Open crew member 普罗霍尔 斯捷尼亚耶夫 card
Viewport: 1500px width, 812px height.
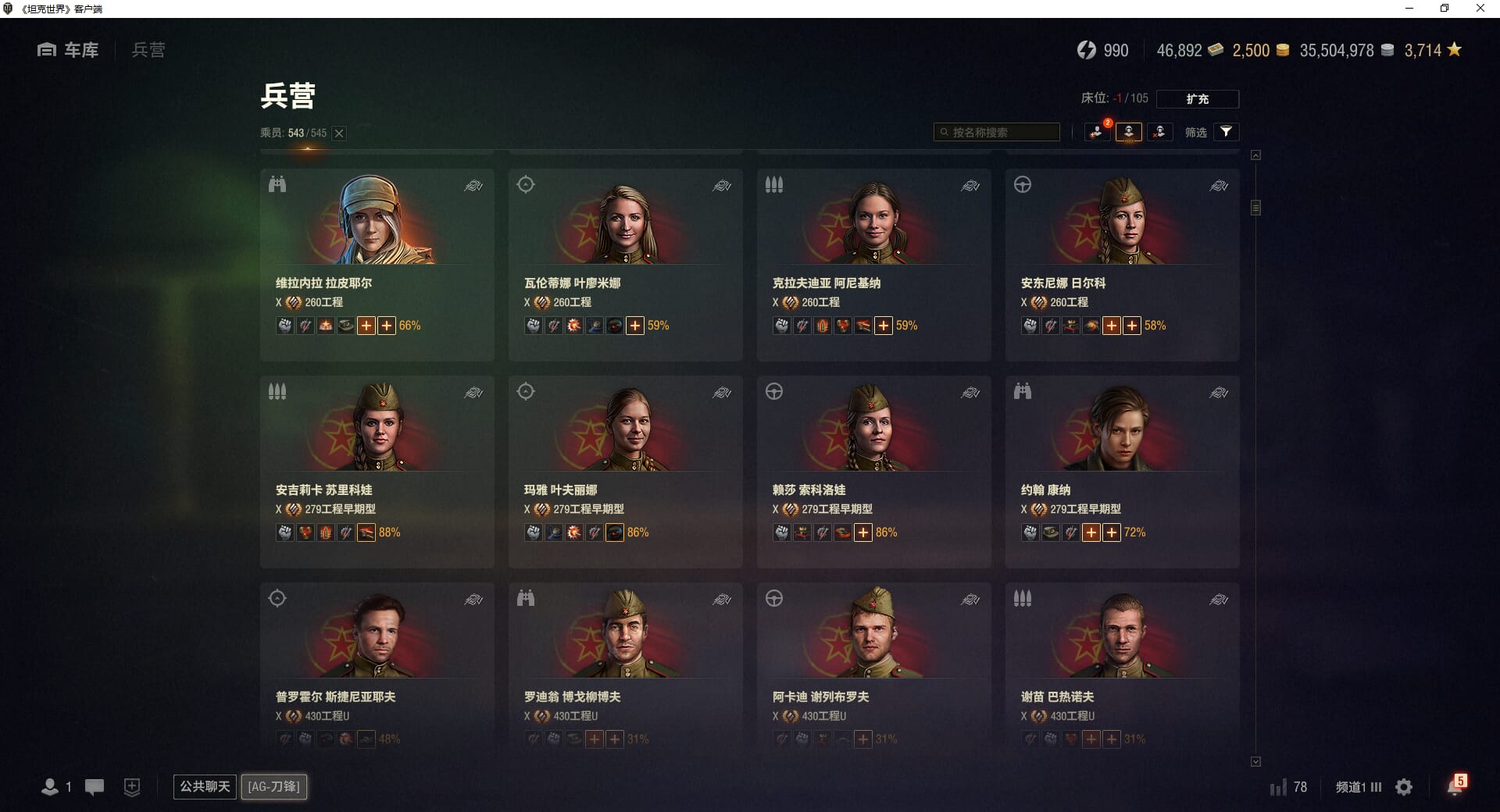click(x=377, y=664)
